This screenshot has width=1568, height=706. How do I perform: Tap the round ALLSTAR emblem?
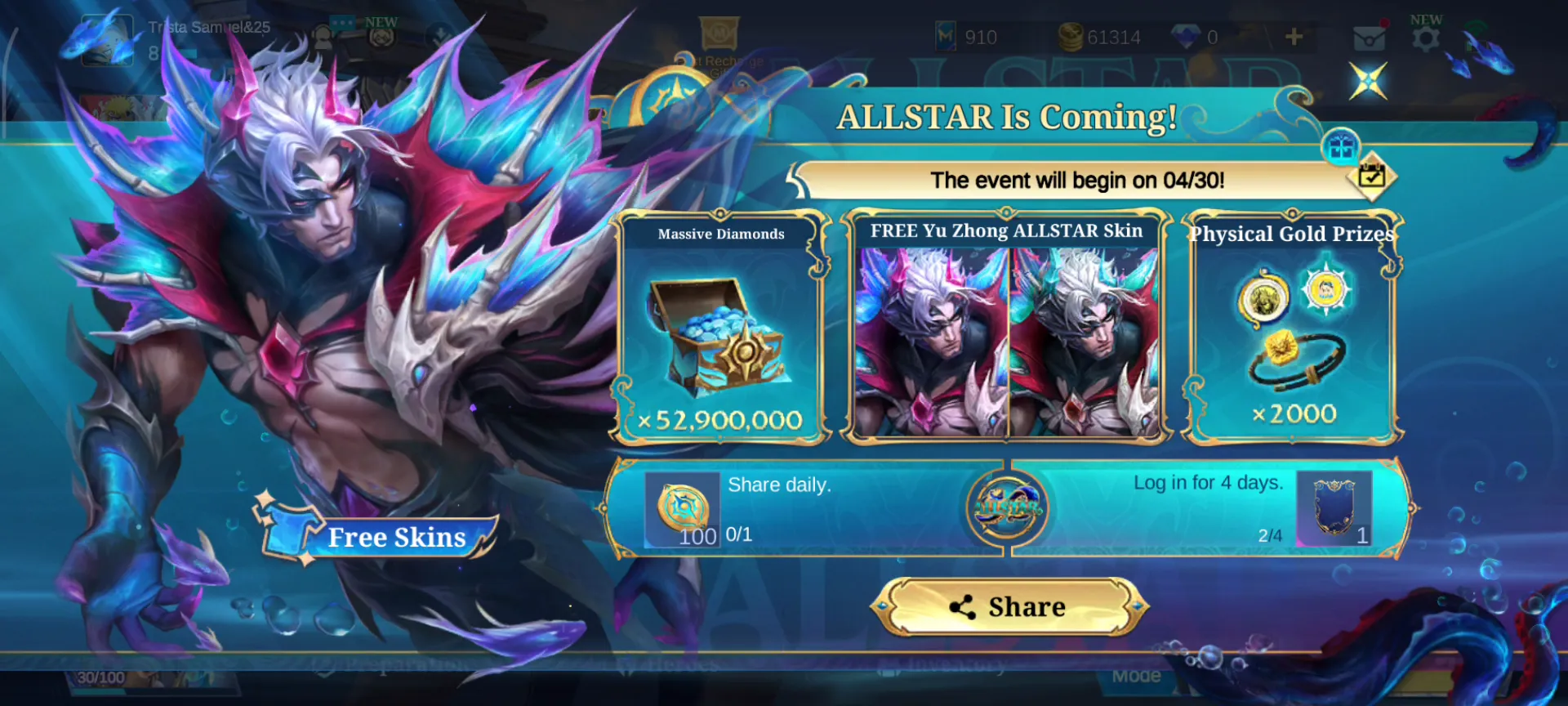click(x=1007, y=508)
